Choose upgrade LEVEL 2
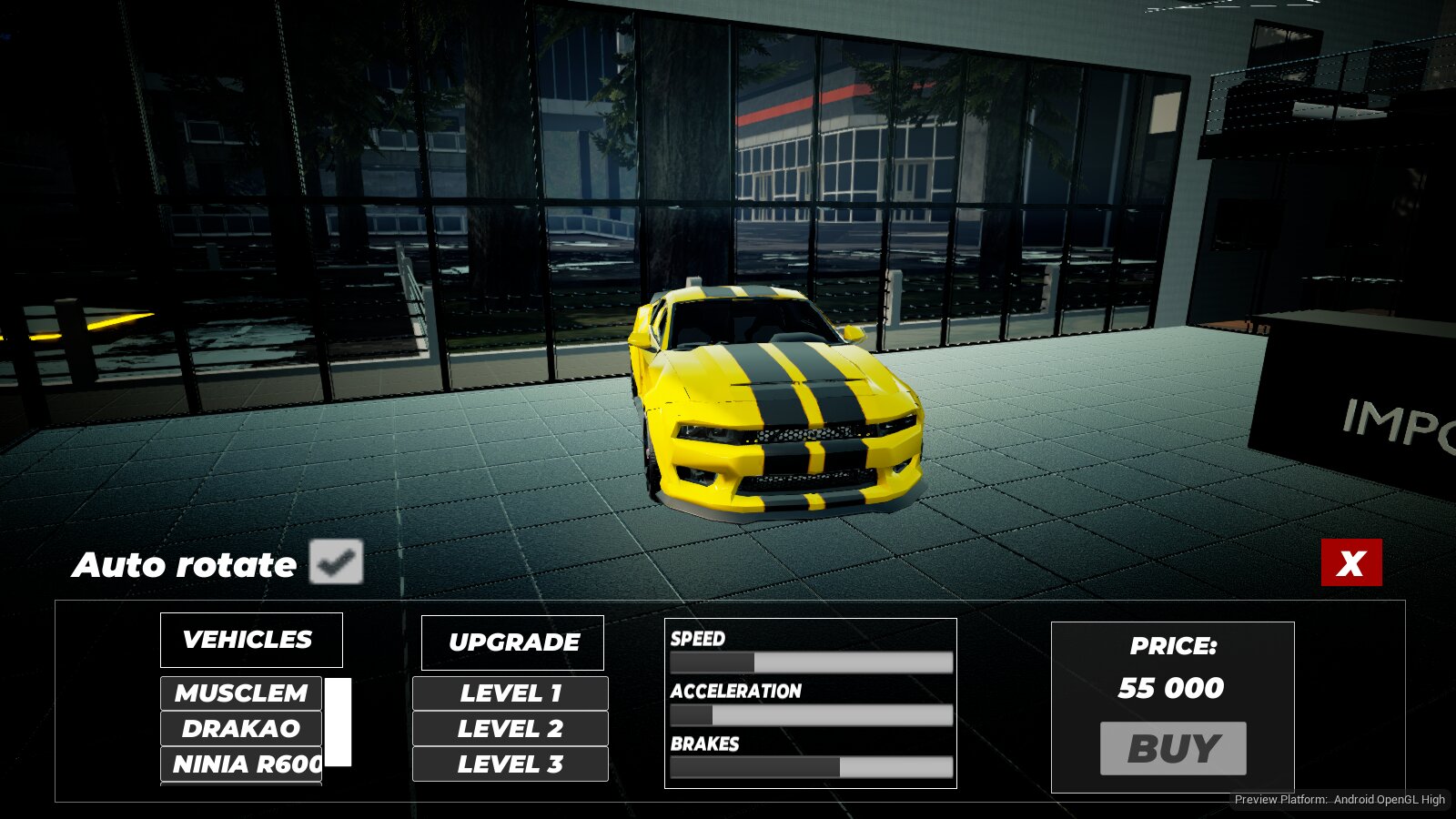This screenshot has width=1456, height=819. (x=511, y=729)
